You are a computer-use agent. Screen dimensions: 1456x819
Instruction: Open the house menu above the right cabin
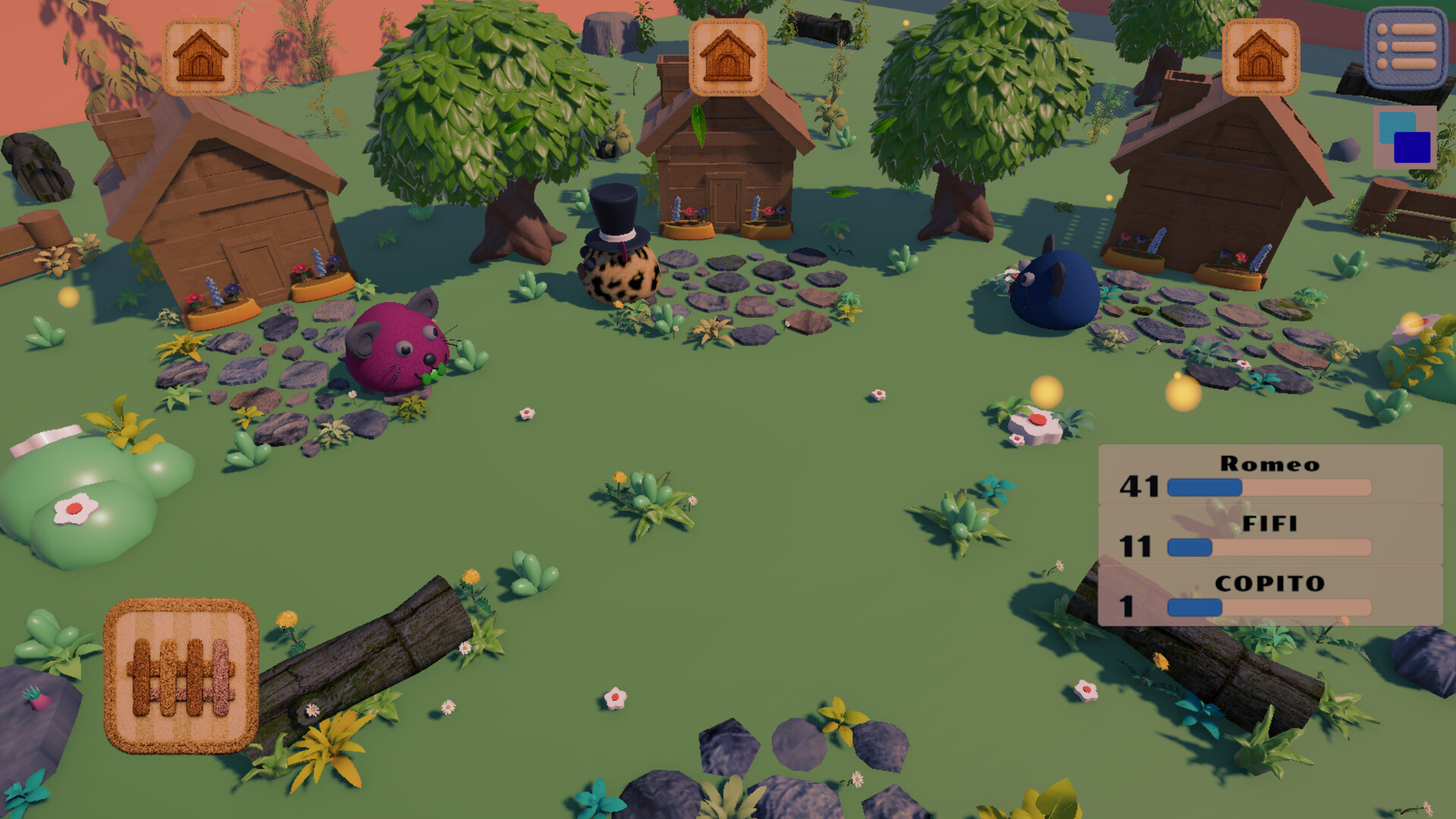tap(1262, 57)
